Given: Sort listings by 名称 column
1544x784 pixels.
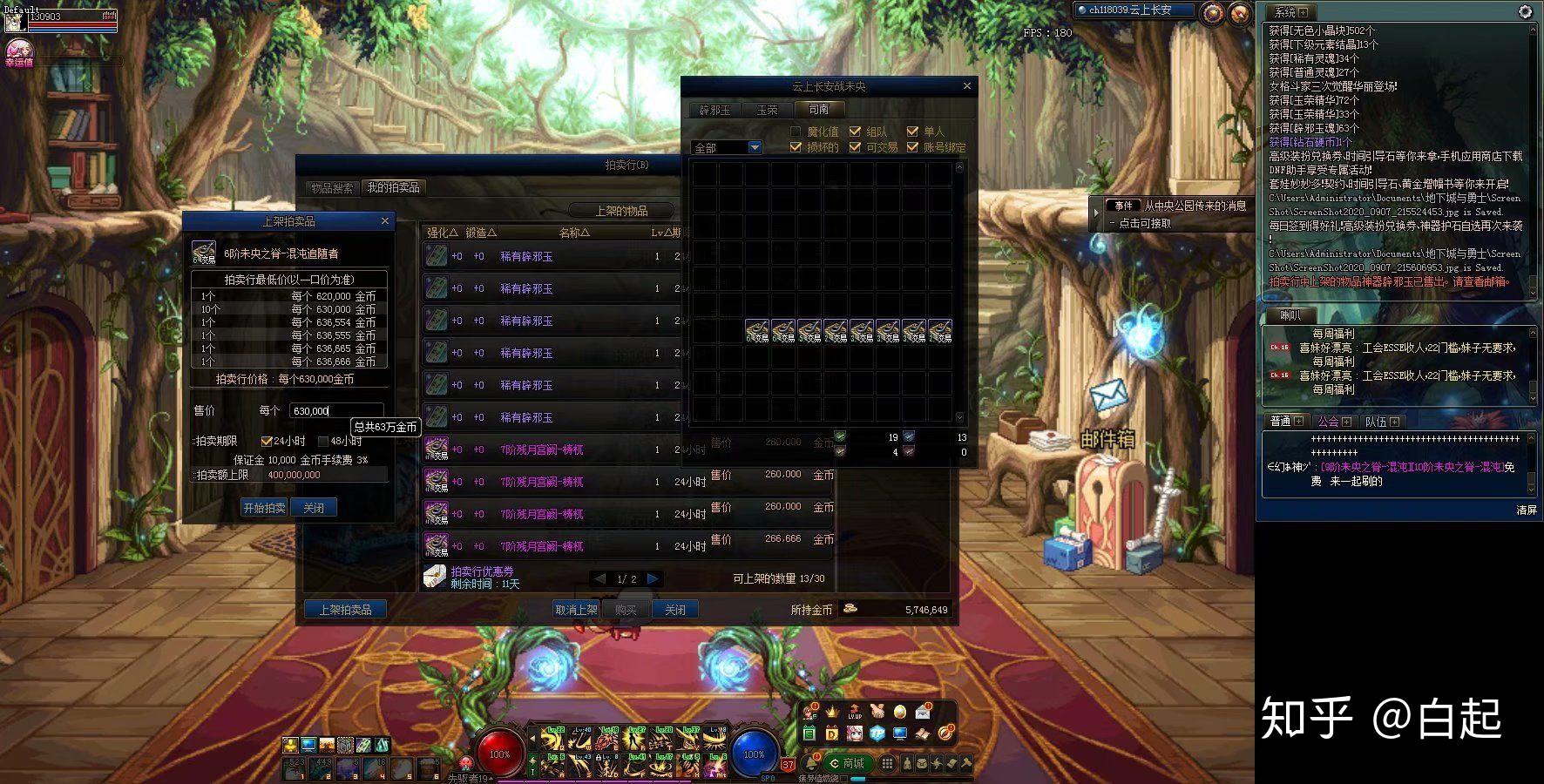Looking at the screenshot, I should [574, 233].
